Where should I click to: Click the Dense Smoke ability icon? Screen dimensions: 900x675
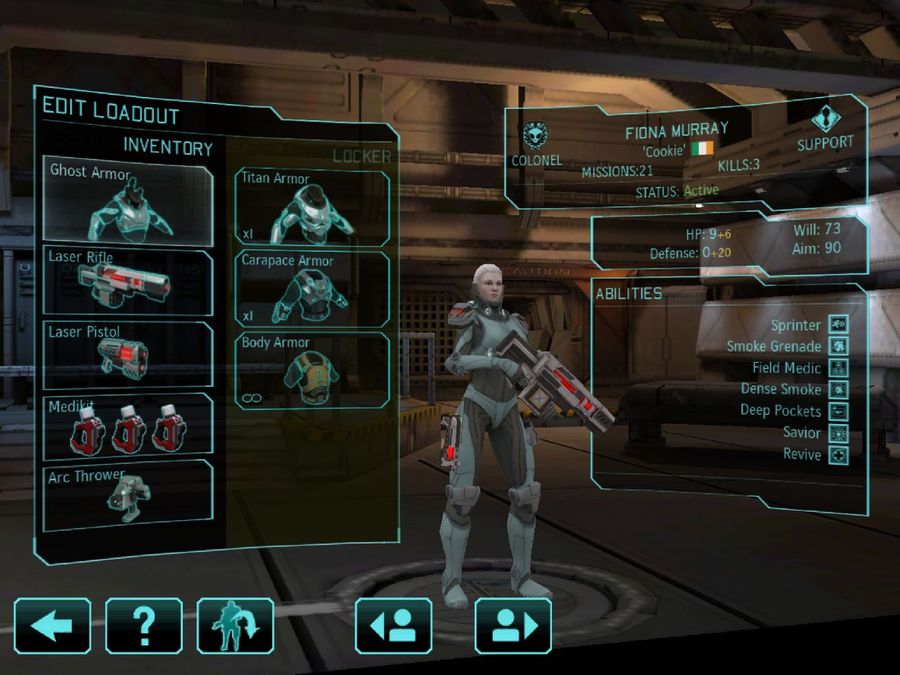(x=838, y=390)
